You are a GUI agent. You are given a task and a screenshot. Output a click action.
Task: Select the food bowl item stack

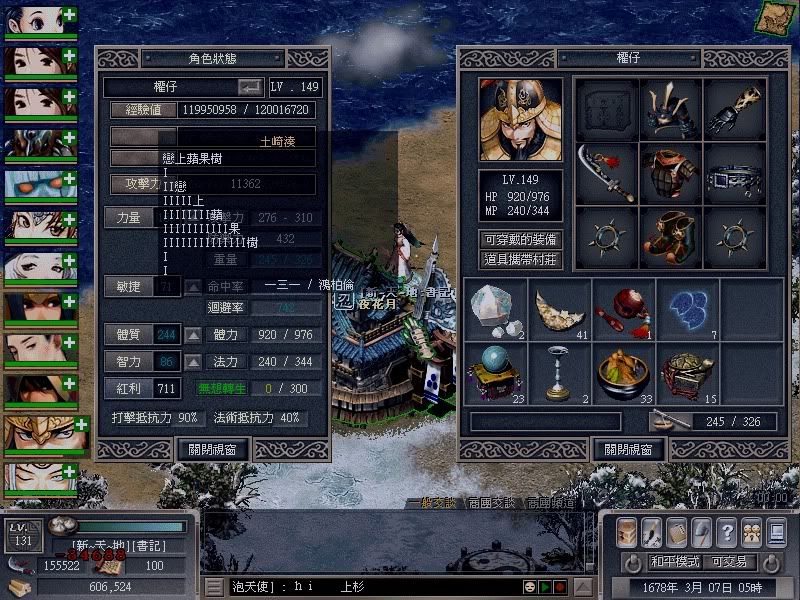pos(622,373)
